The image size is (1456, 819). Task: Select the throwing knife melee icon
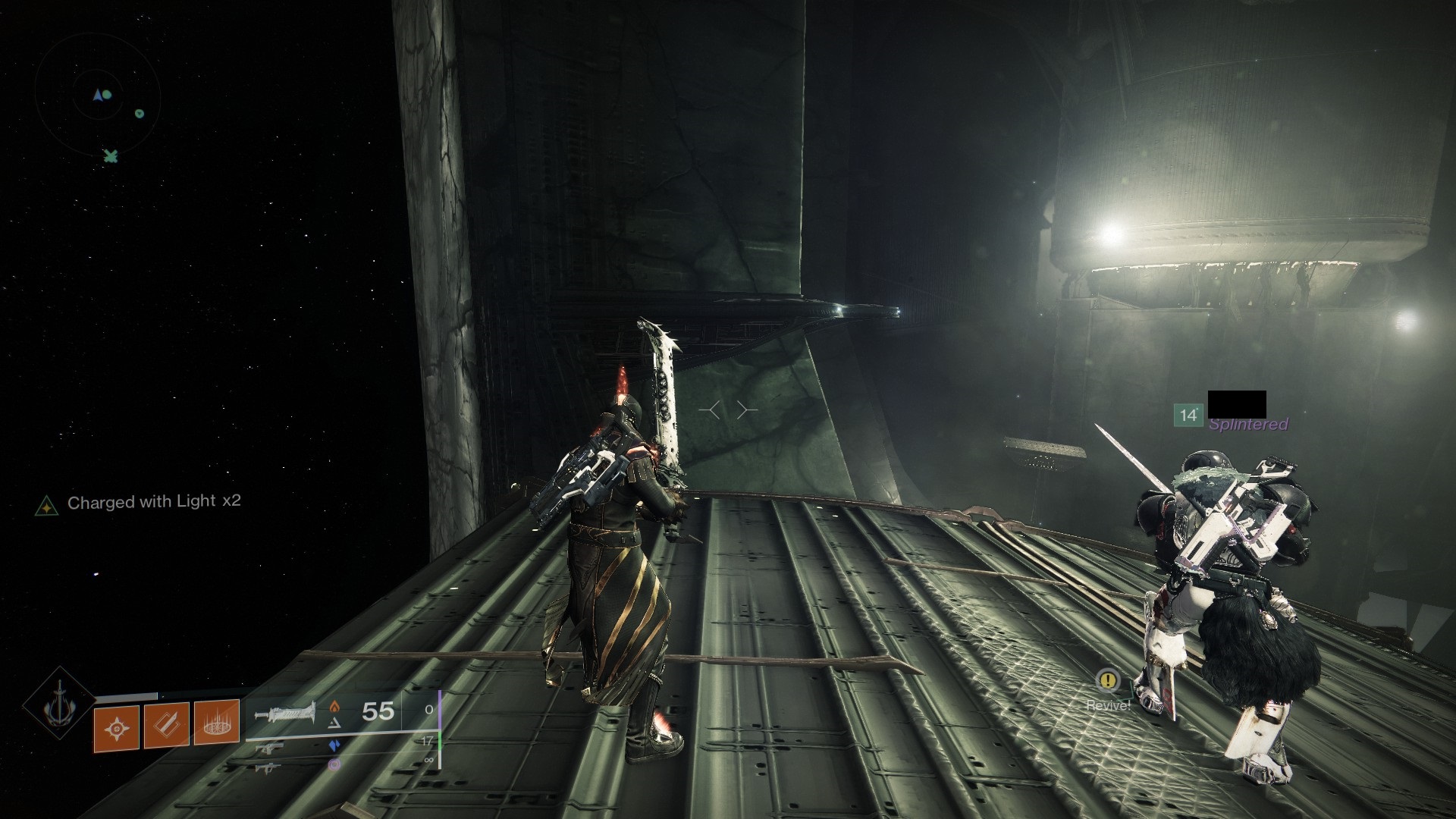click(166, 724)
